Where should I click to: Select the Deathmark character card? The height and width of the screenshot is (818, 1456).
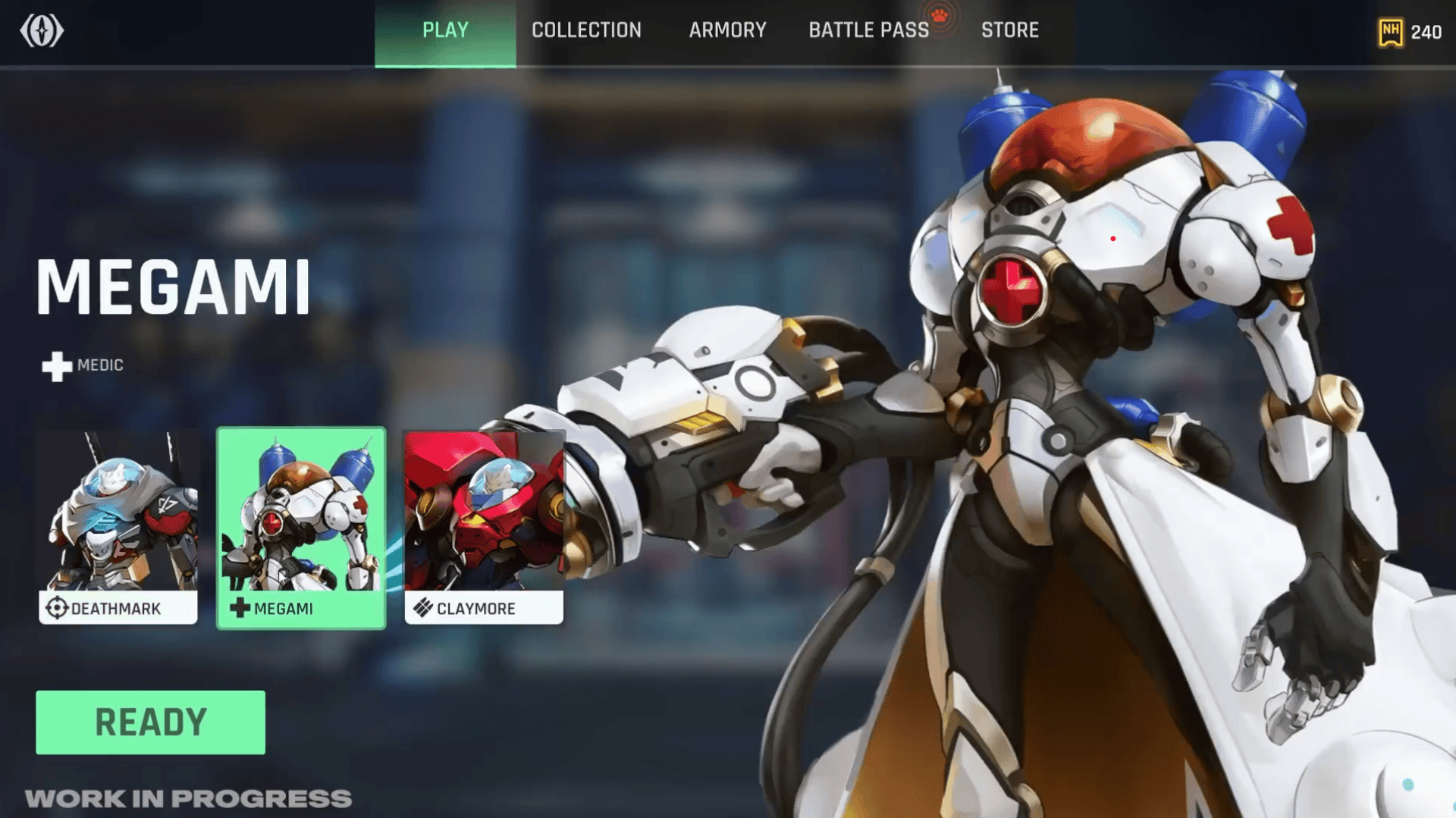coord(118,528)
